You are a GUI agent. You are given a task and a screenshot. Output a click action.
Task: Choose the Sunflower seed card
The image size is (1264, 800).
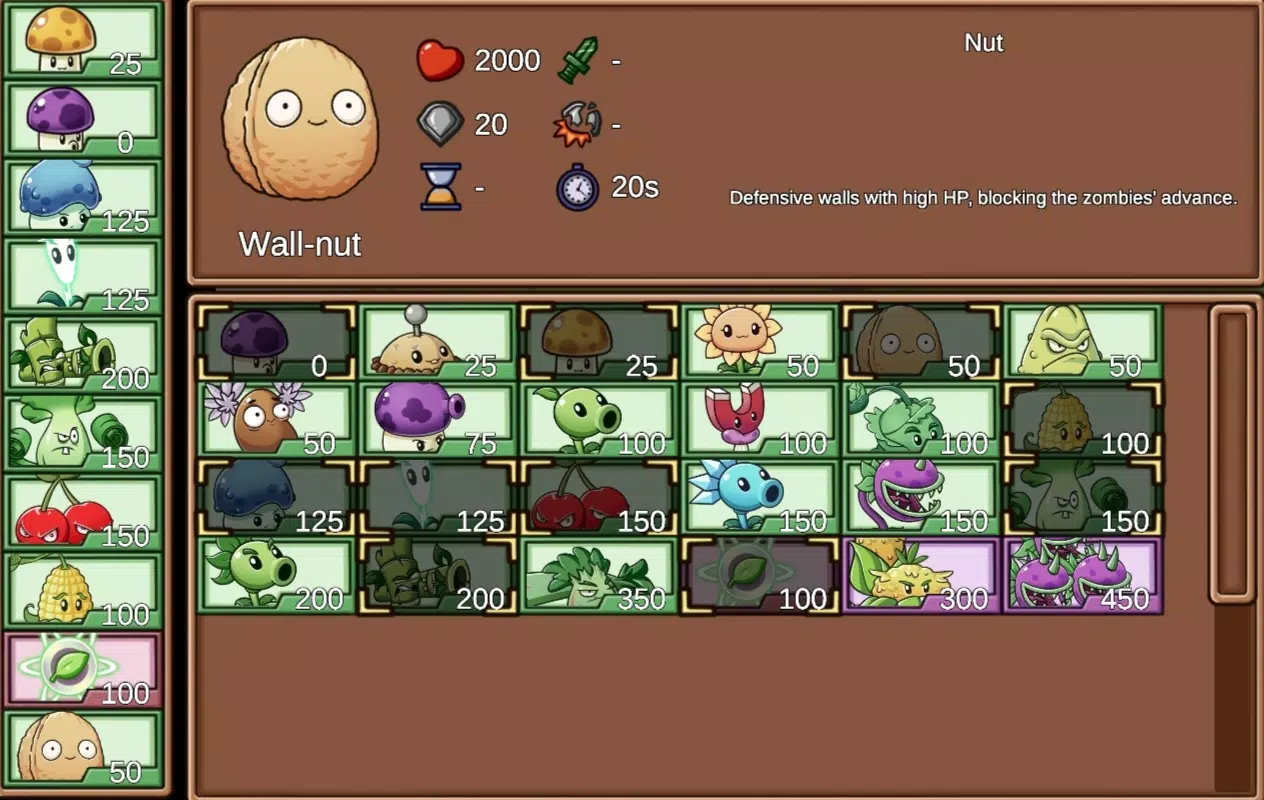(759, 342)
